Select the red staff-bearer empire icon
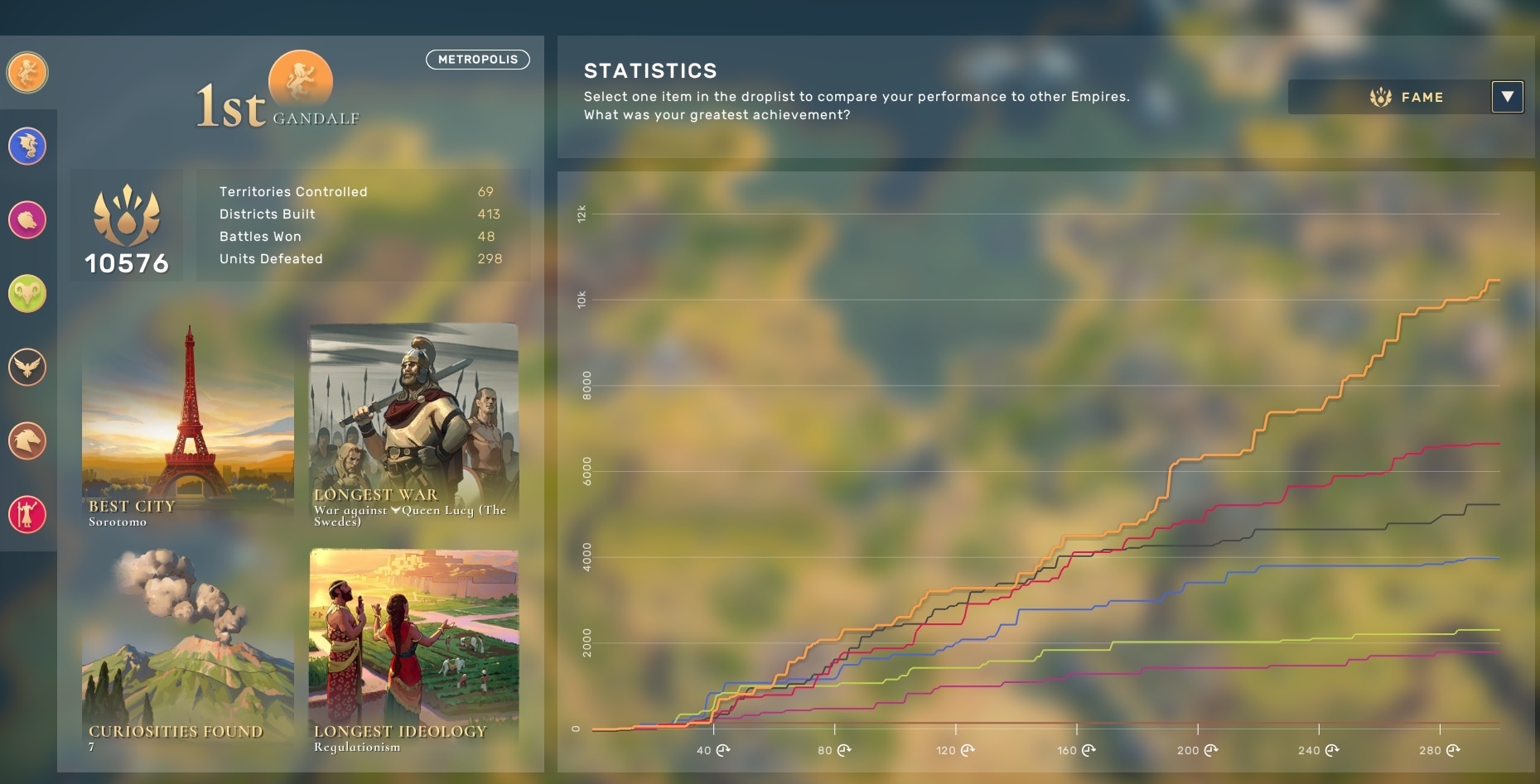The height and width of the screenshot is (784, 1540). [27, 515]
